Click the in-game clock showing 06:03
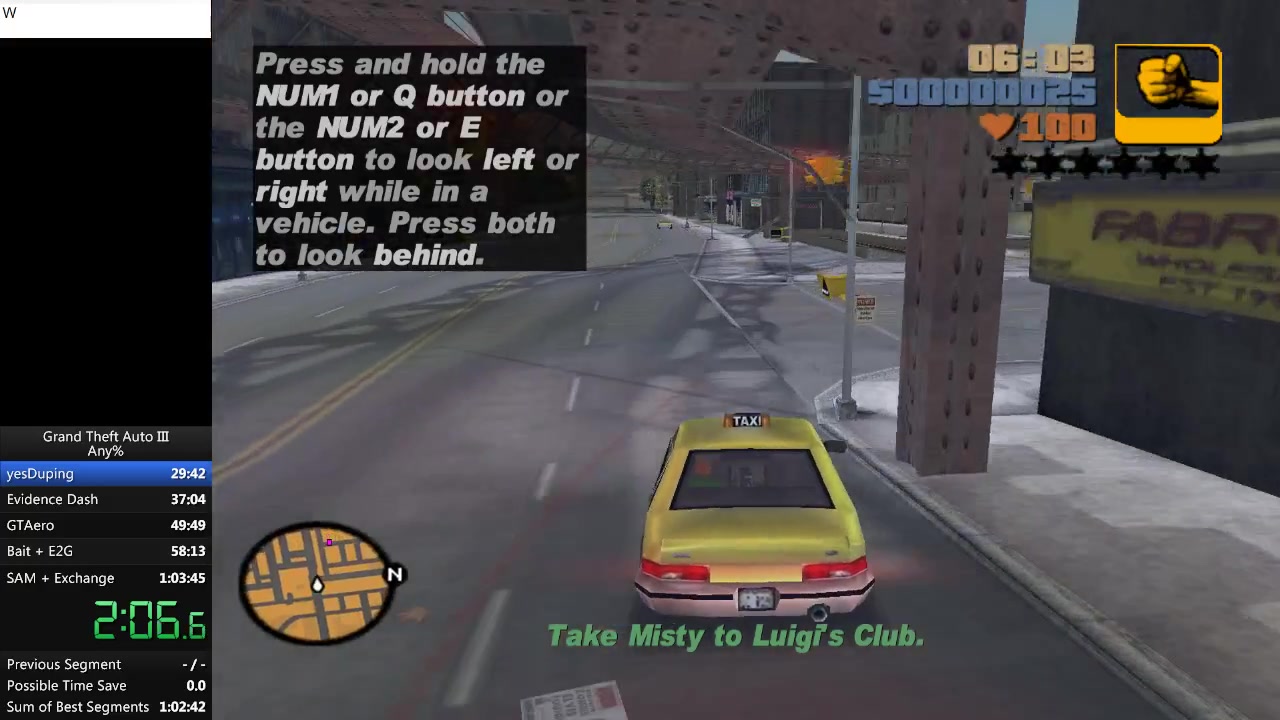This screenshot has width=1280, height=720. (1030, 59)
